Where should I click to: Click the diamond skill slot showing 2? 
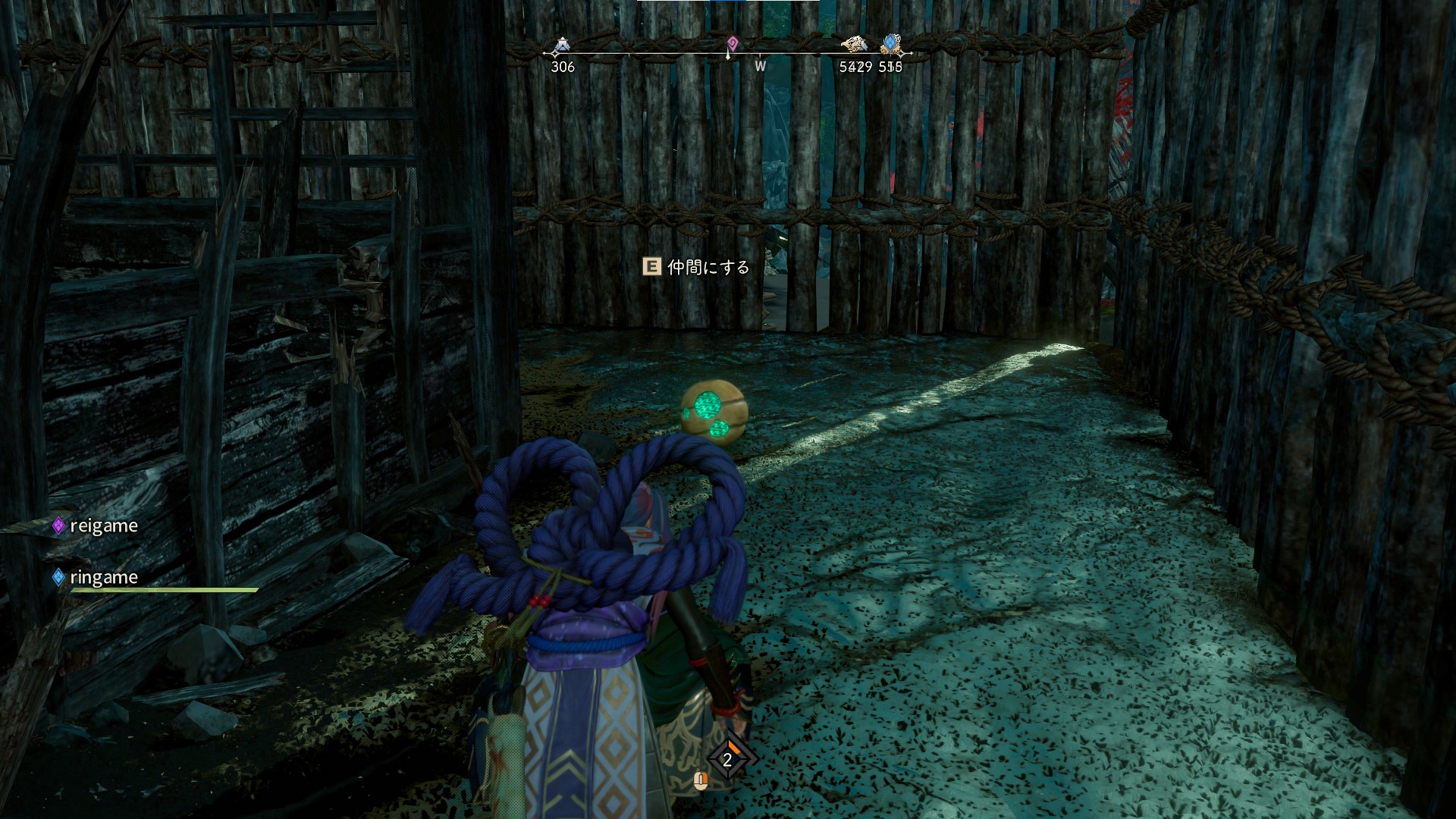(x=727, y=759)
